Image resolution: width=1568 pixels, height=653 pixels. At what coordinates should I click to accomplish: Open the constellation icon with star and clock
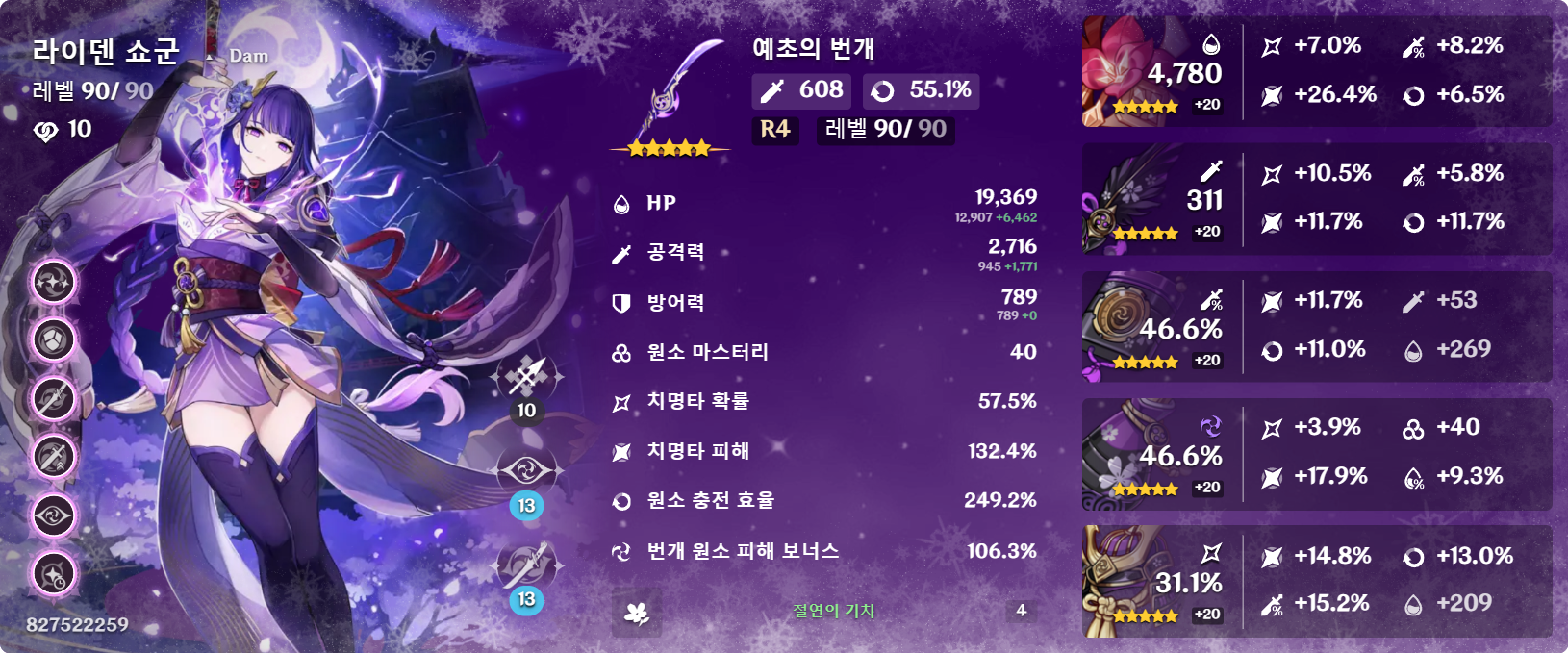tap(54, 574)
